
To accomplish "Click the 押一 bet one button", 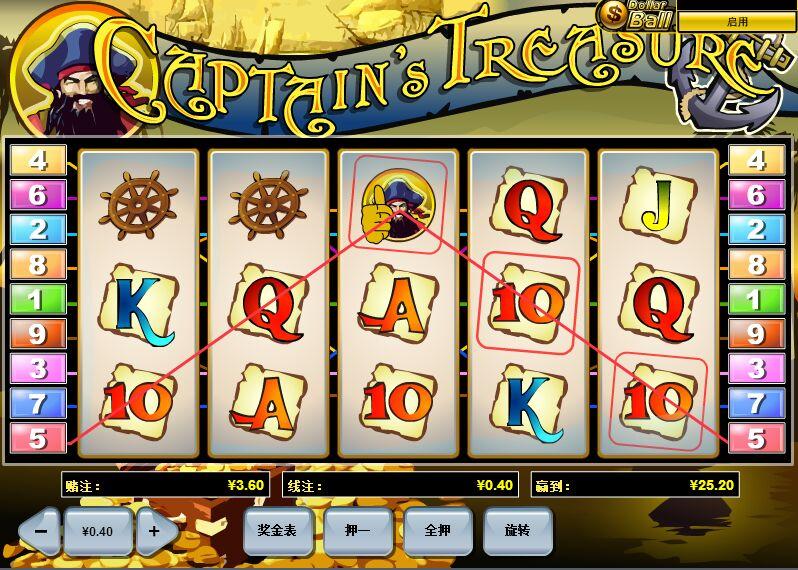I will pos(357,531).
